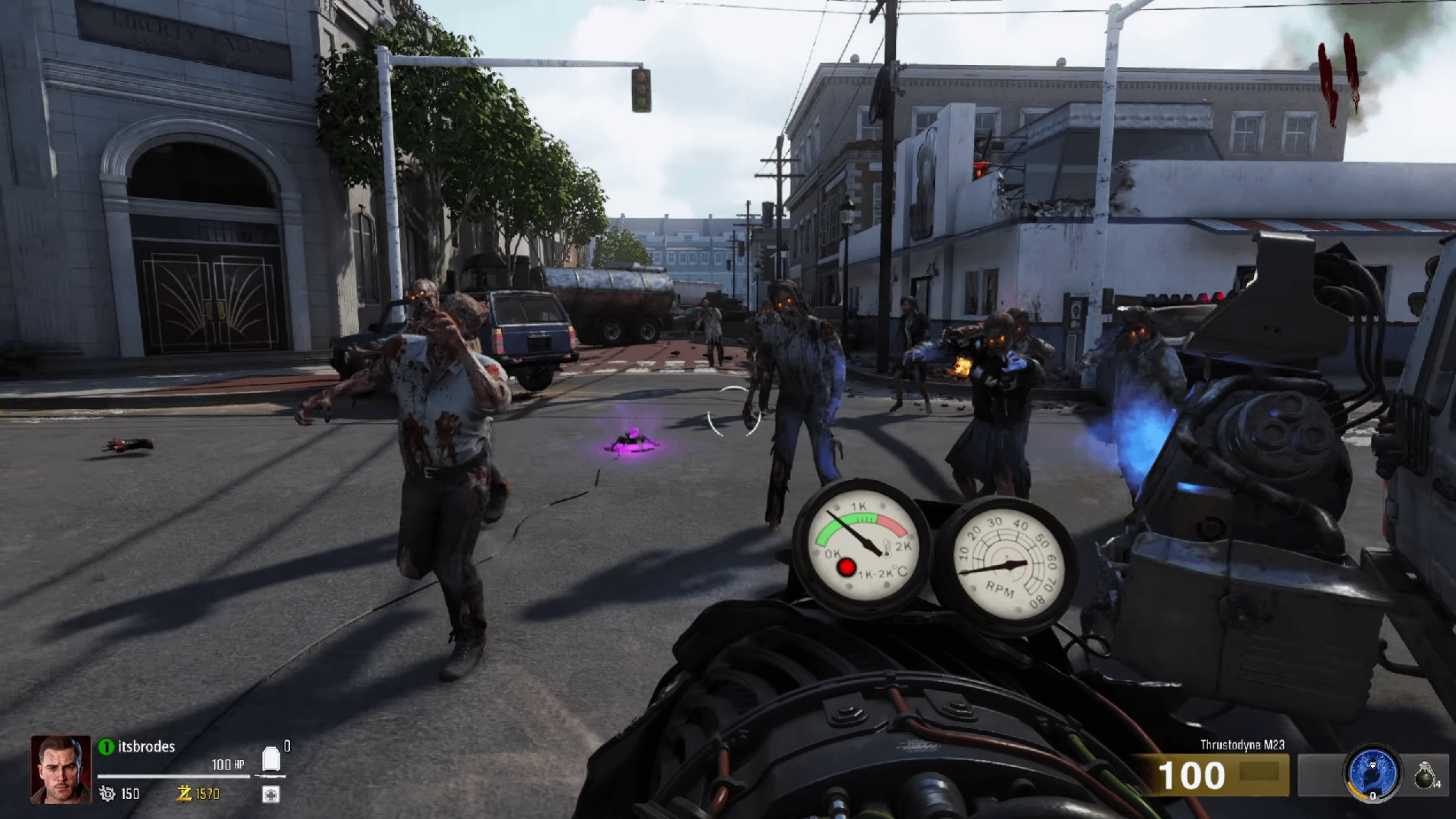The height and width of the screenshot is (819, 1456).
Task: Click the armor plate icon showing 0
Action: [x=271, y=758]
